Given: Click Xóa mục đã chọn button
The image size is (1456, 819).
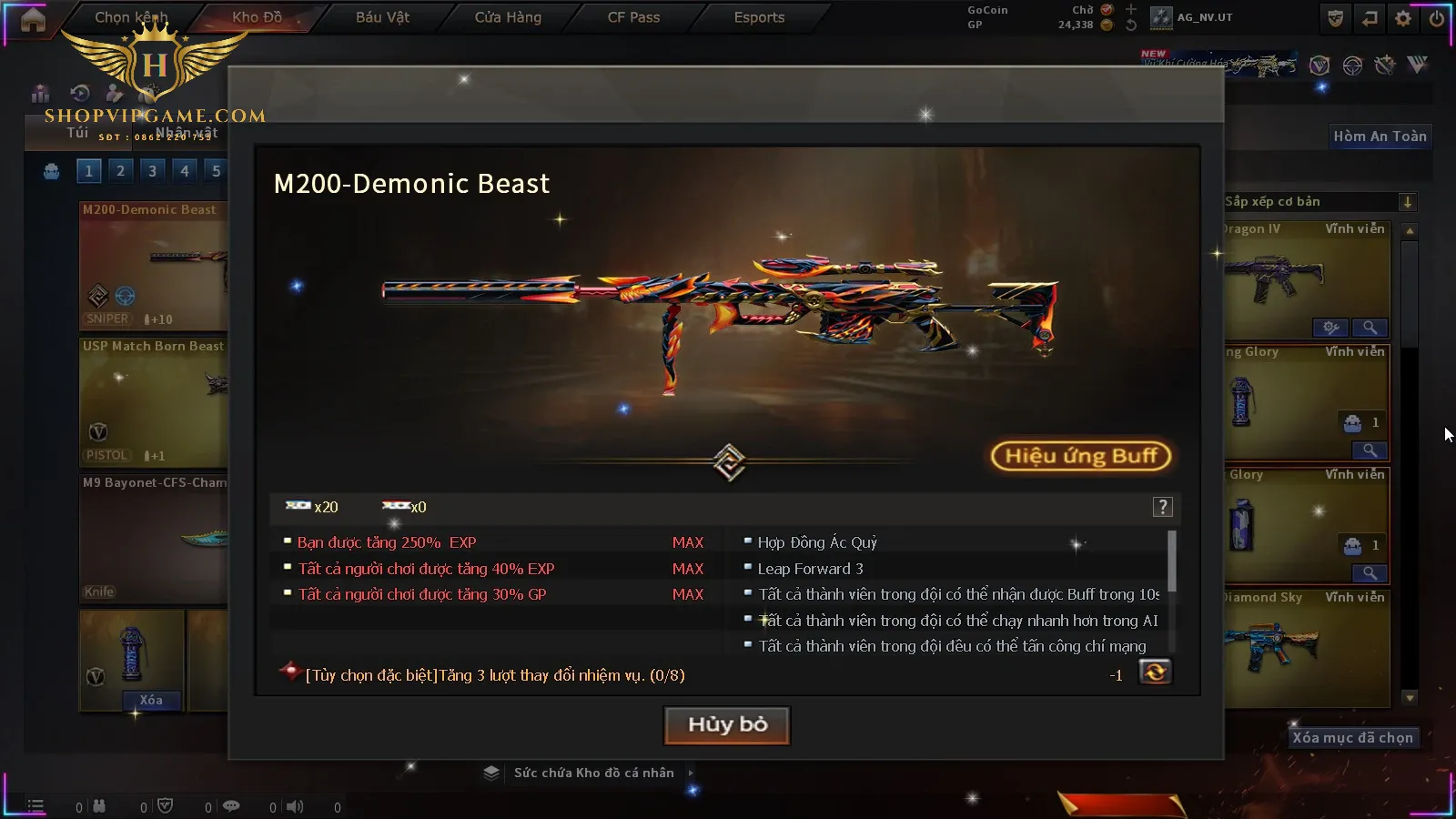Looking at the screenshot, I should pos(1352,738).
